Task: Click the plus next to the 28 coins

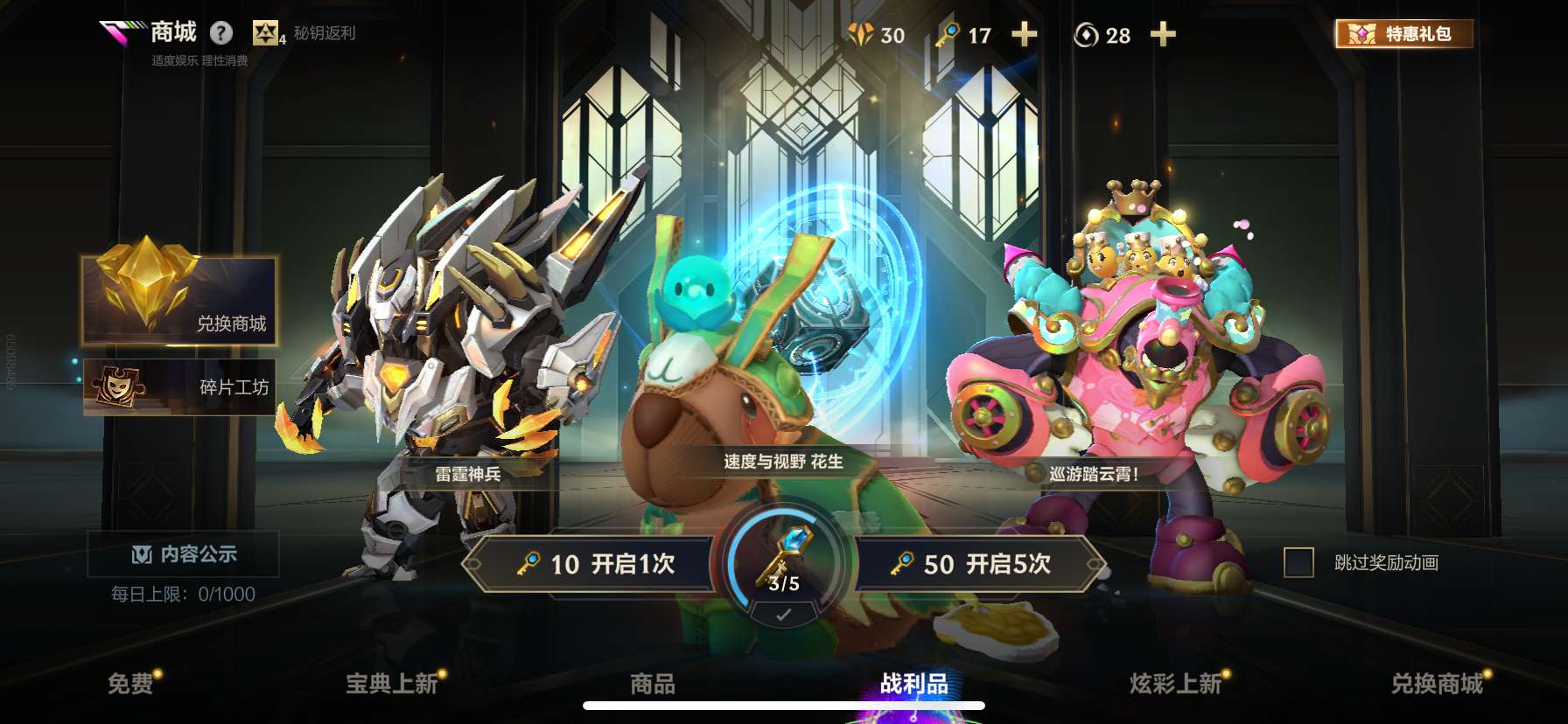Action: tap(1162, 35)
